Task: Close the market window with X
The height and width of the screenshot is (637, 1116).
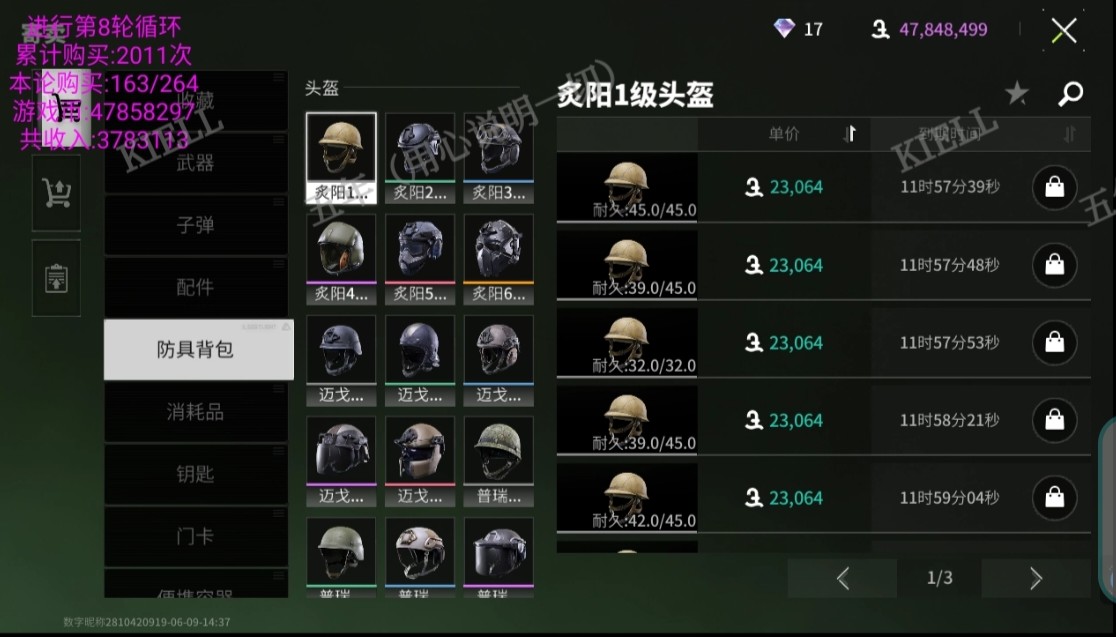Action: click(1064, 30)
